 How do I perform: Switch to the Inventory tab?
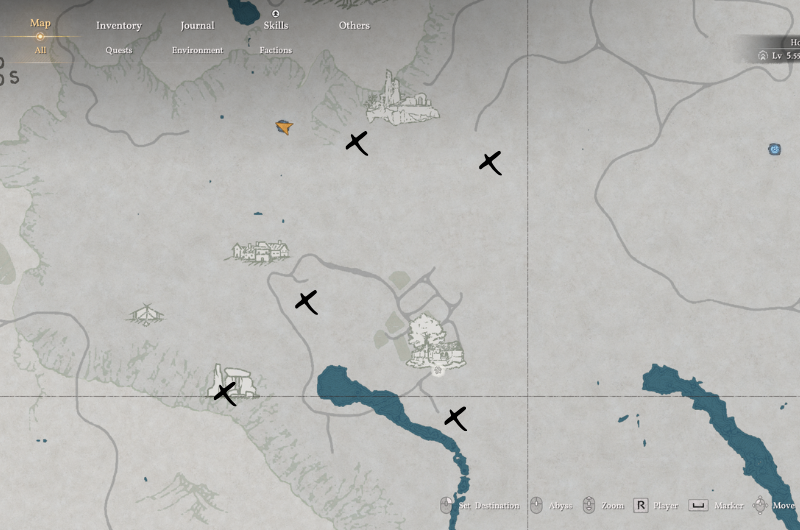[119, 25]
